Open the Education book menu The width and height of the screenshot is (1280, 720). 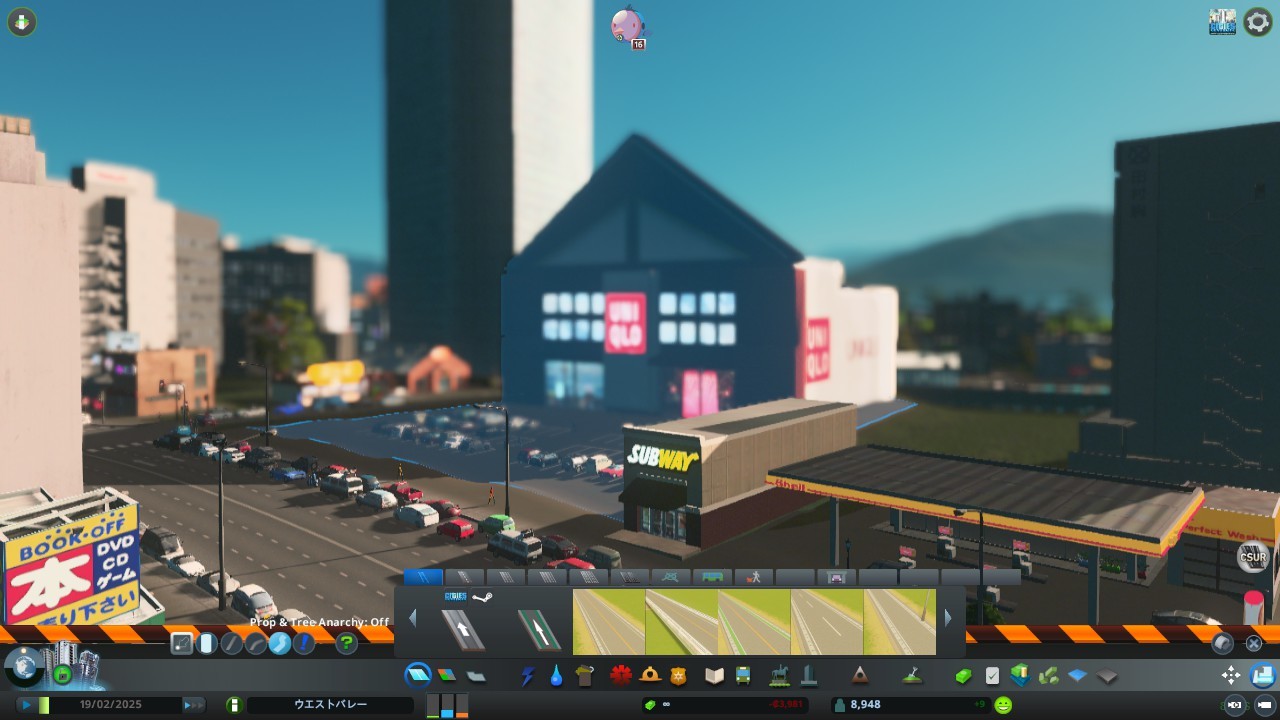click(714, 676)
